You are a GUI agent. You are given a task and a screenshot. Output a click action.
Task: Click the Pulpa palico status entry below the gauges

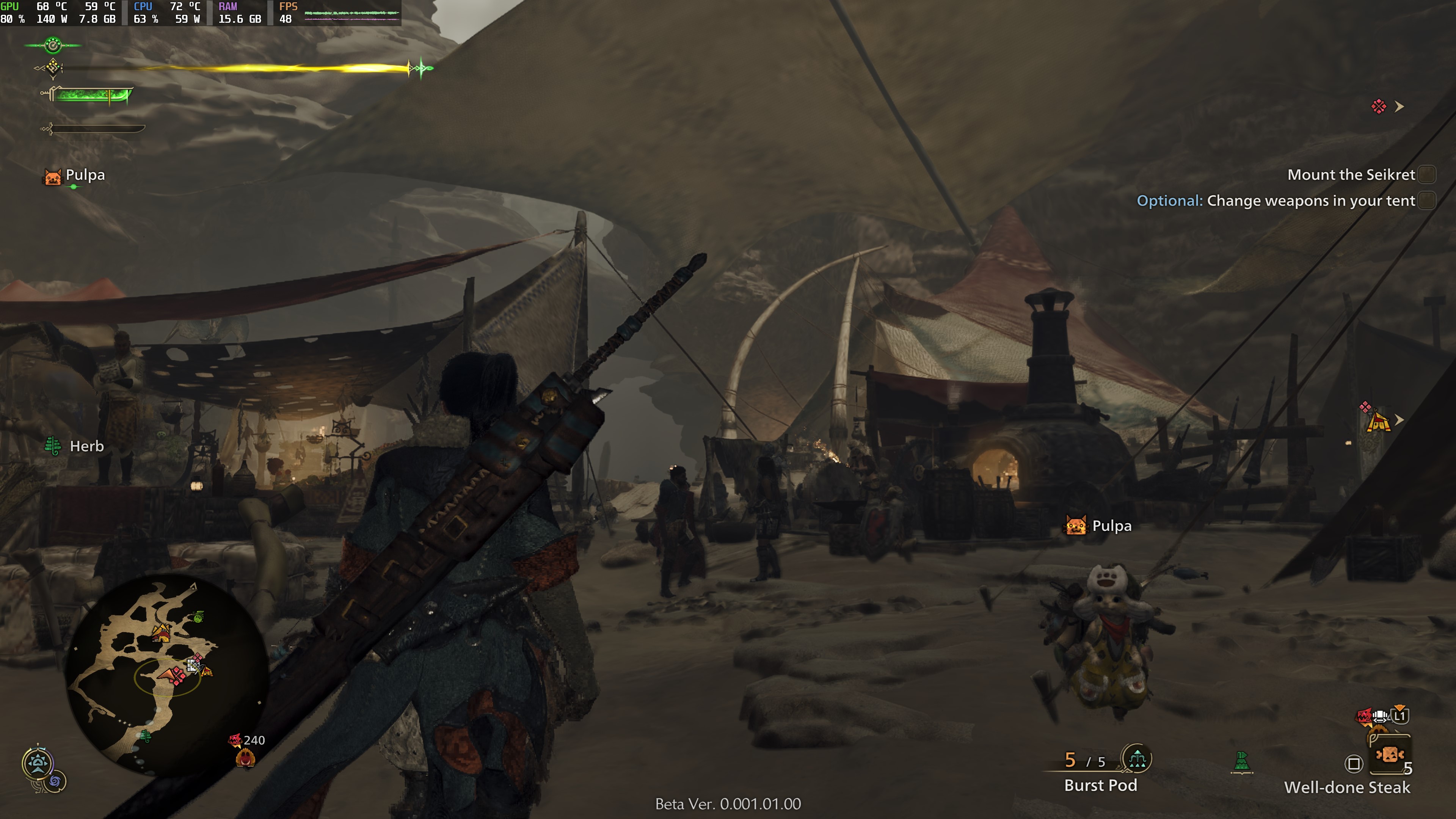click(75, 176)
